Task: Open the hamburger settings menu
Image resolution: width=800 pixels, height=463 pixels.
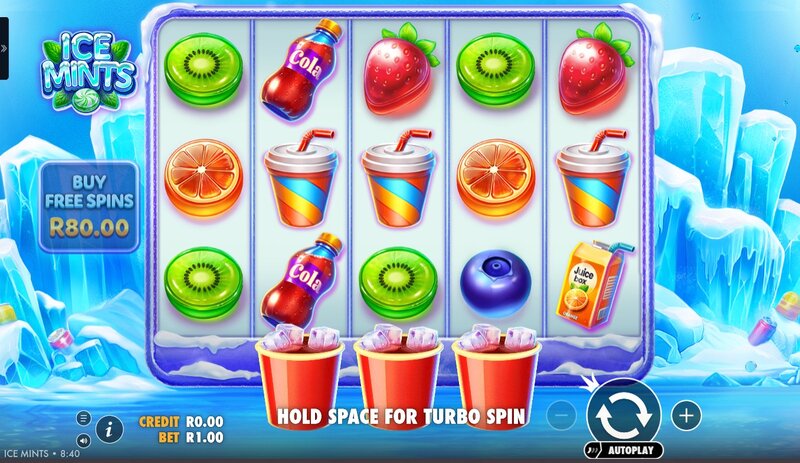Action: tap(84, 418)
